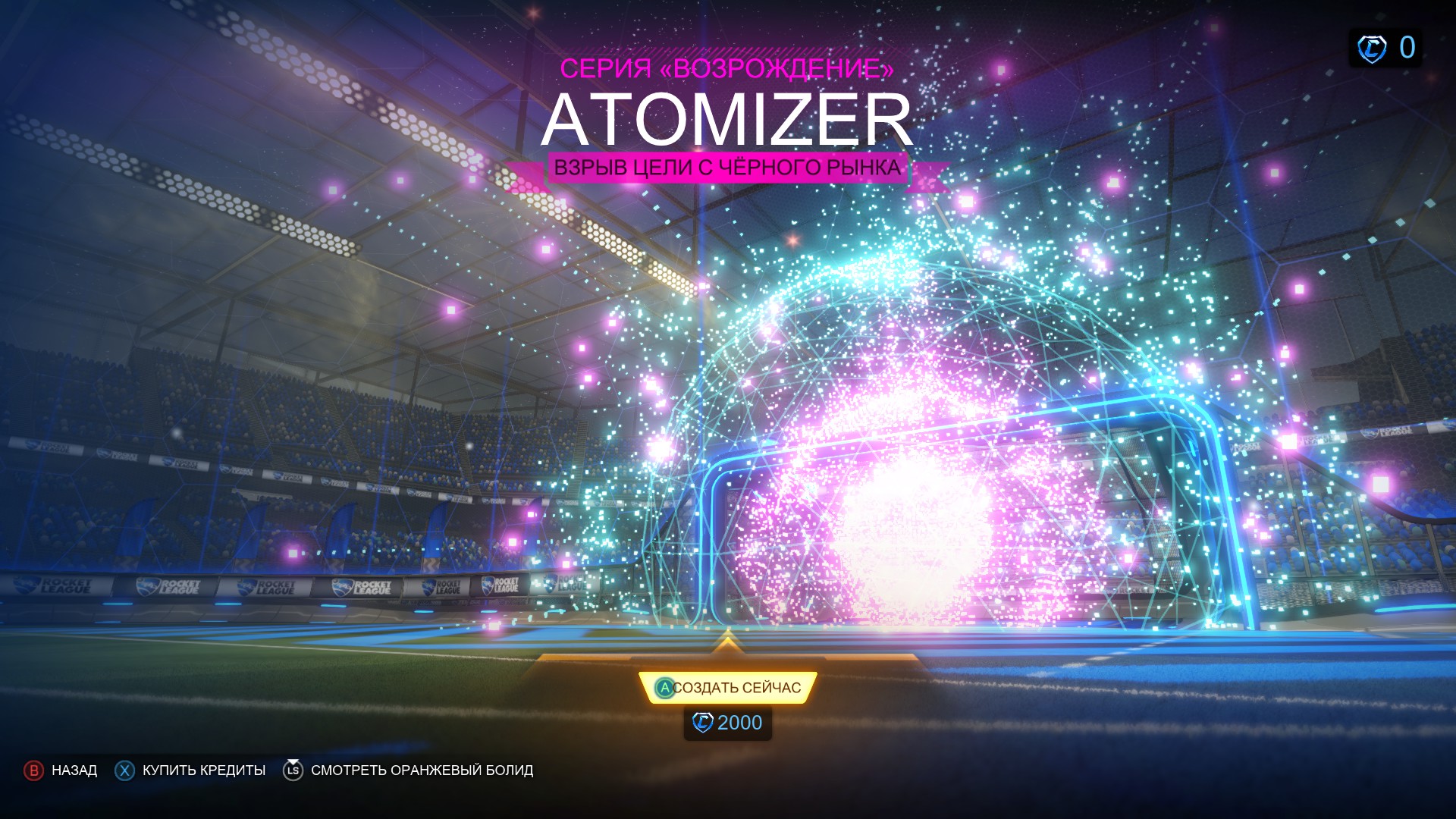Click the «Создать сейчас» build button
This screenshot has width=1456, height=819.
[728, 688]
